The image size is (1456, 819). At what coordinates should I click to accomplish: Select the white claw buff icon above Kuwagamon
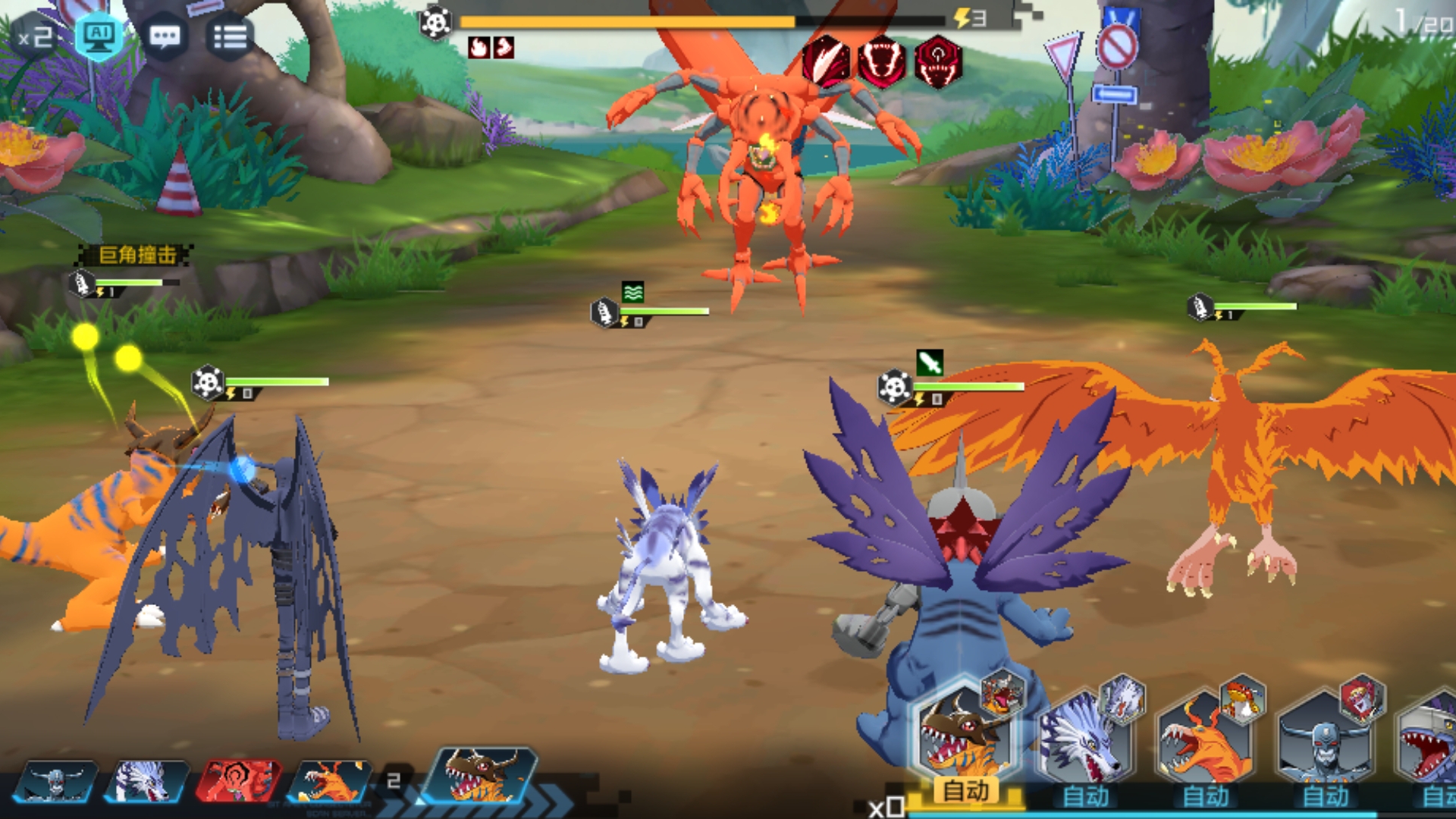click(827, 63)
